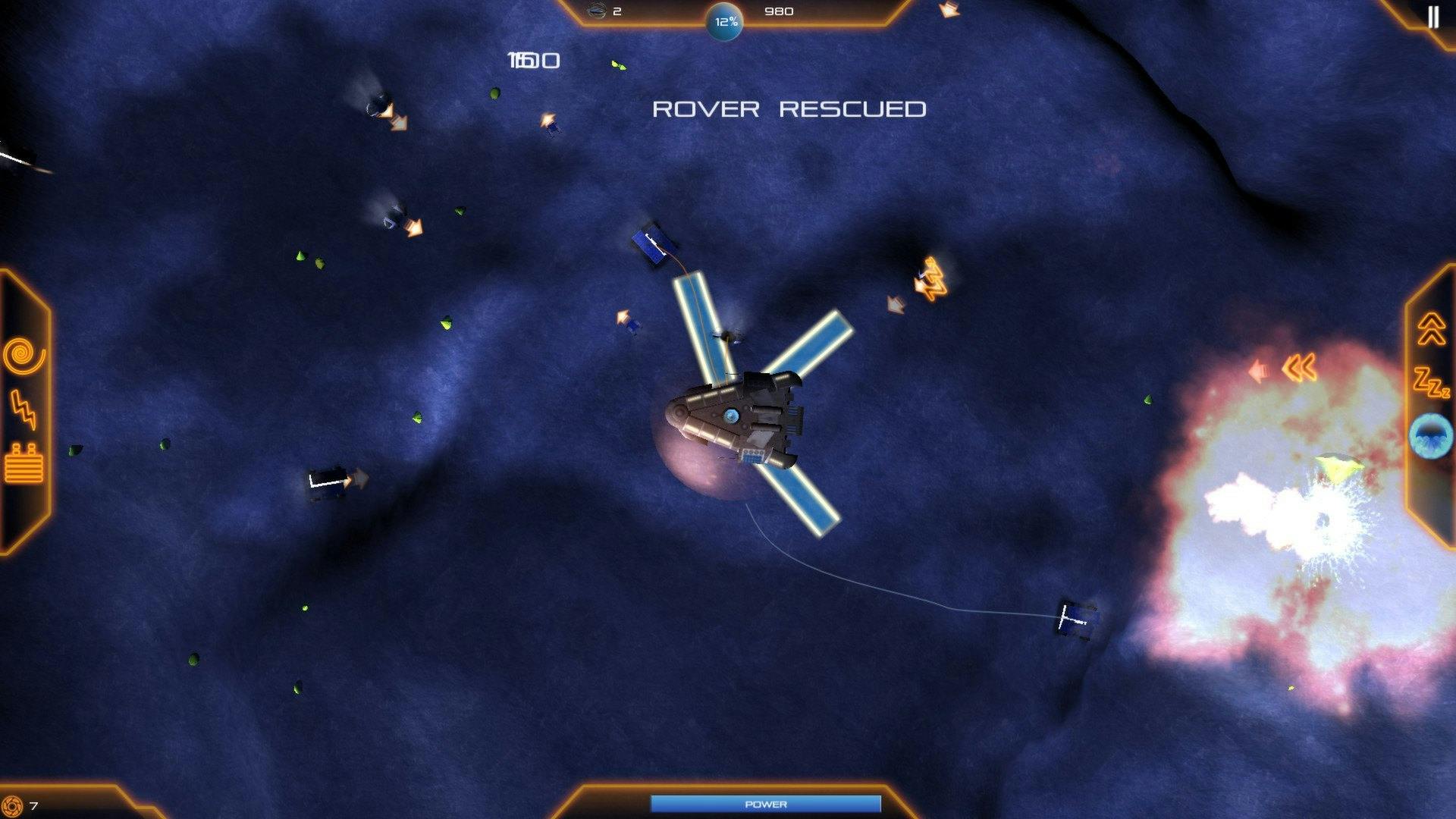
Task: Click the score display reading 980
Action: 781,11
